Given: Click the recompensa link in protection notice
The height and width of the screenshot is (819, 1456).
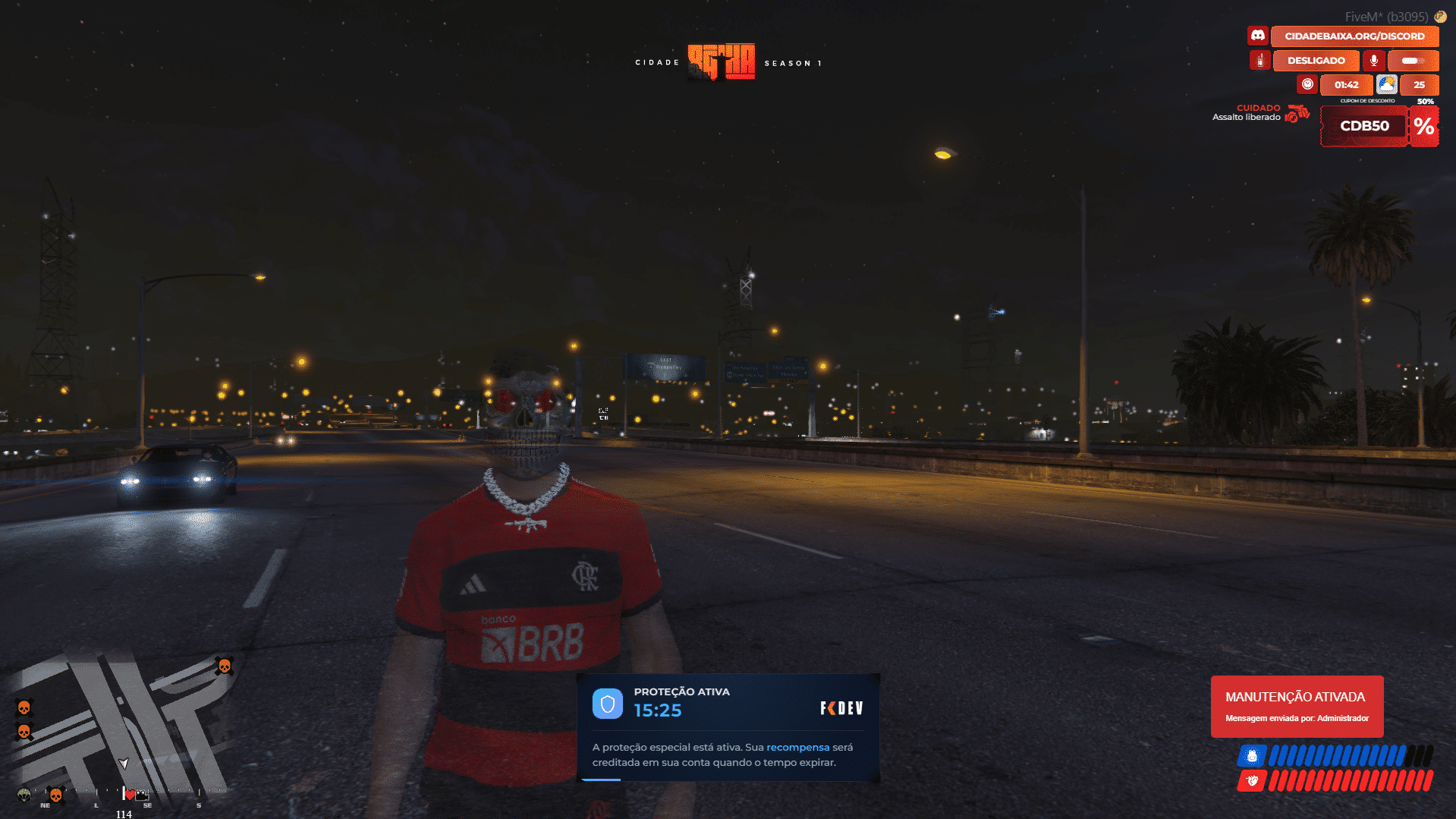Looking at the screenshot, I should click(797, 747).
